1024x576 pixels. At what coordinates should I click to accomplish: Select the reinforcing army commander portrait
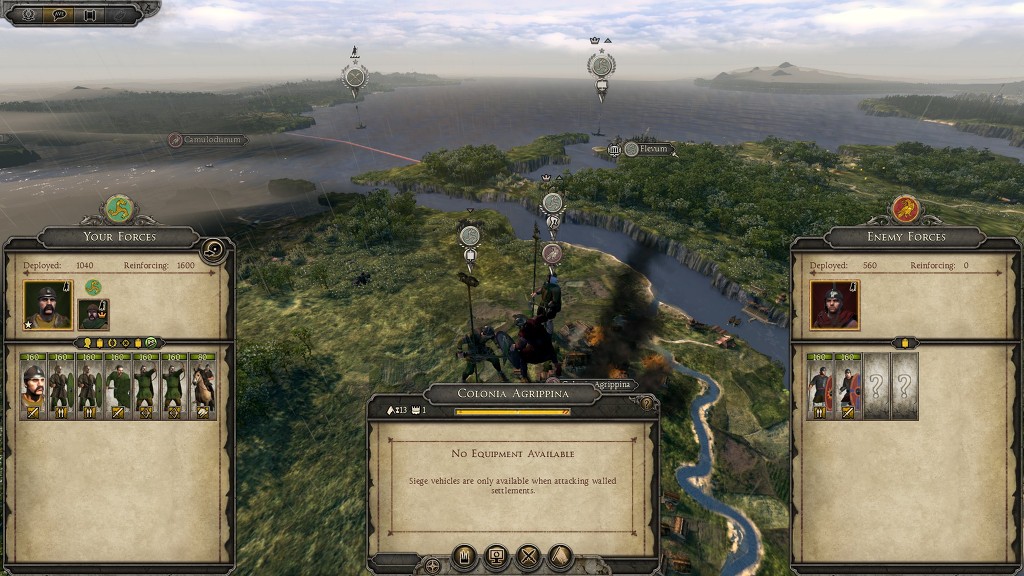(x=93, y=314)
